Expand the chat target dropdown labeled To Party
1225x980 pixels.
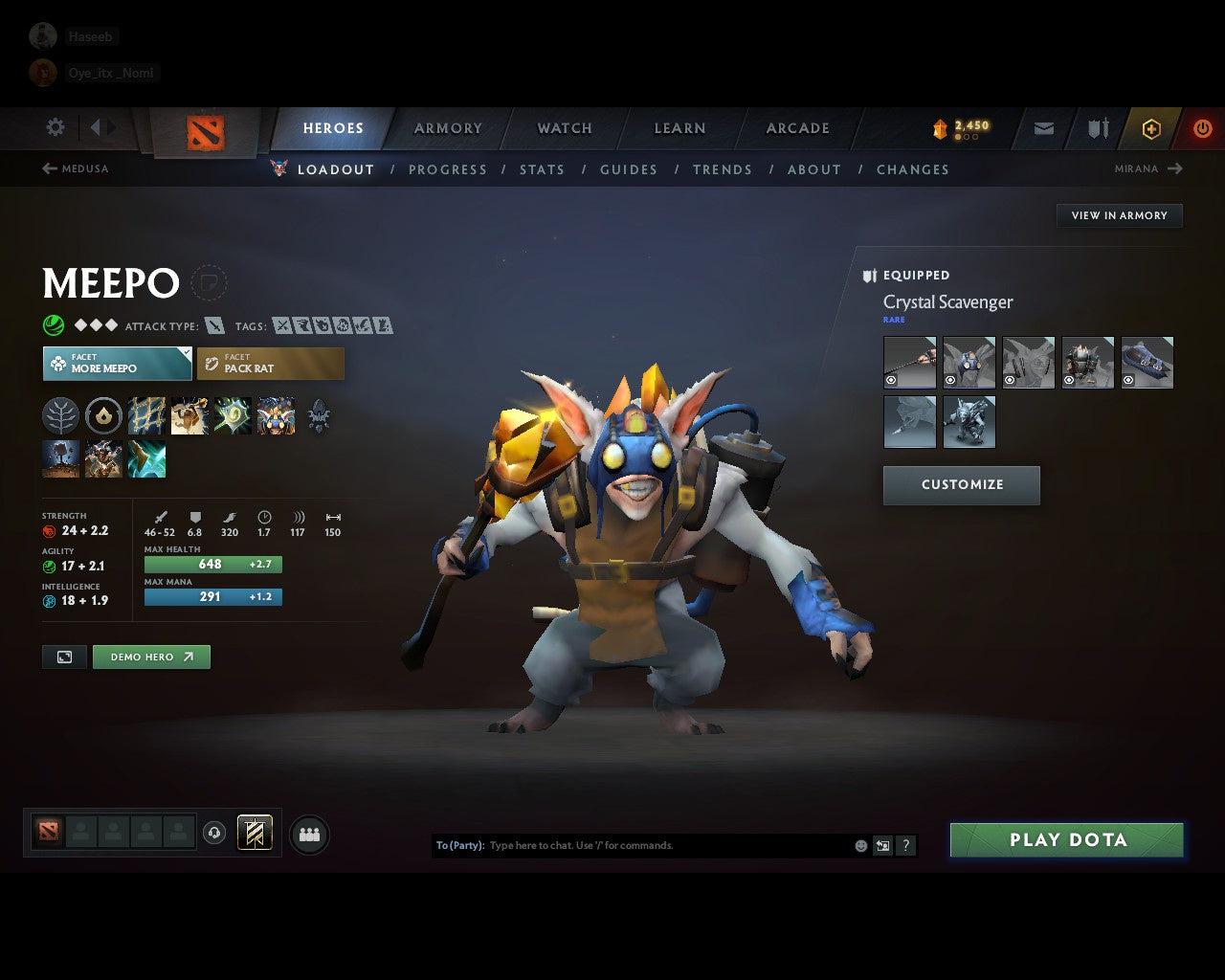point(459,845)
